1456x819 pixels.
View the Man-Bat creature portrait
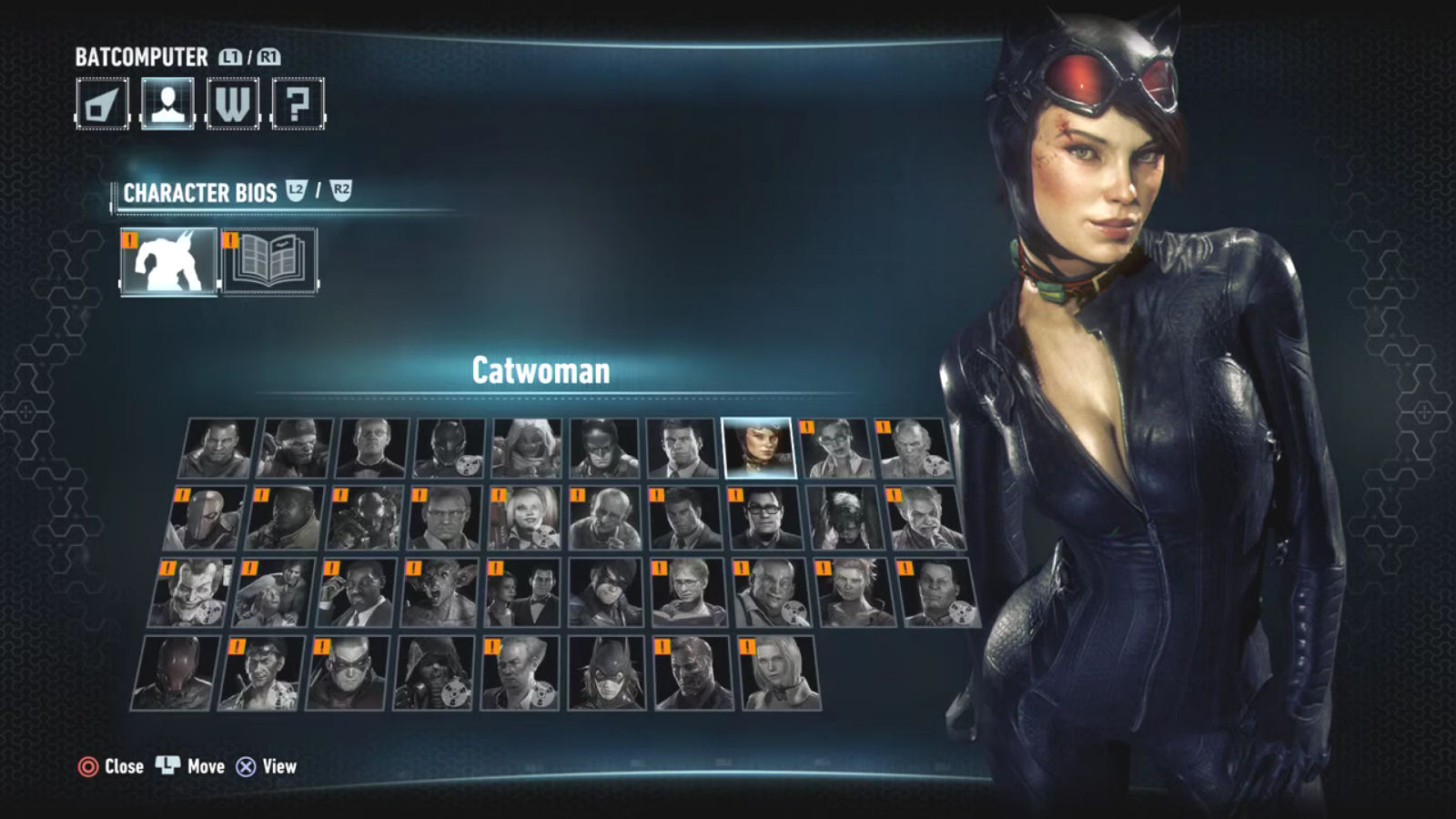pos(439,593)
